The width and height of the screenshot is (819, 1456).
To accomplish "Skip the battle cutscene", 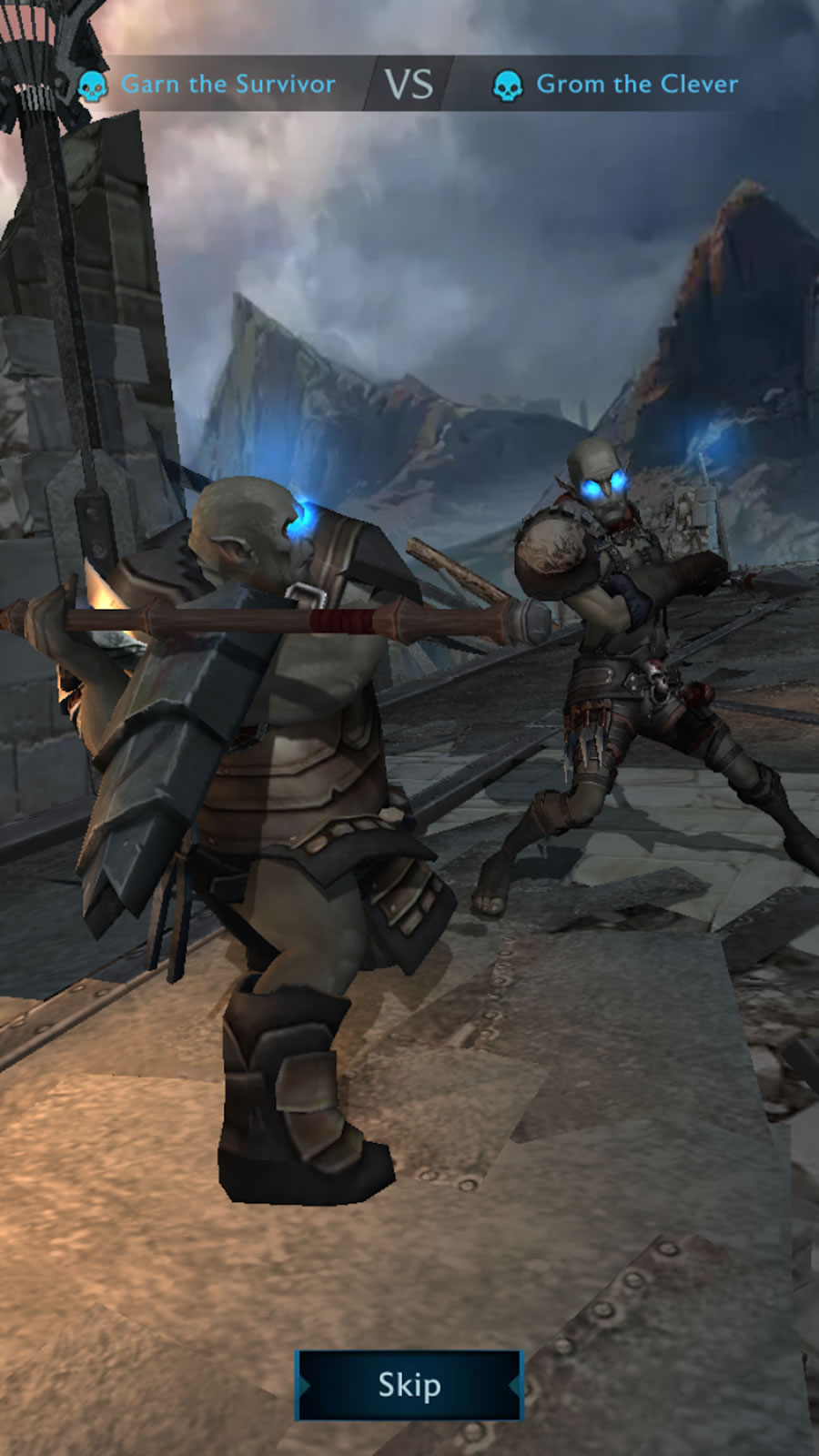I will [409, 1385].
